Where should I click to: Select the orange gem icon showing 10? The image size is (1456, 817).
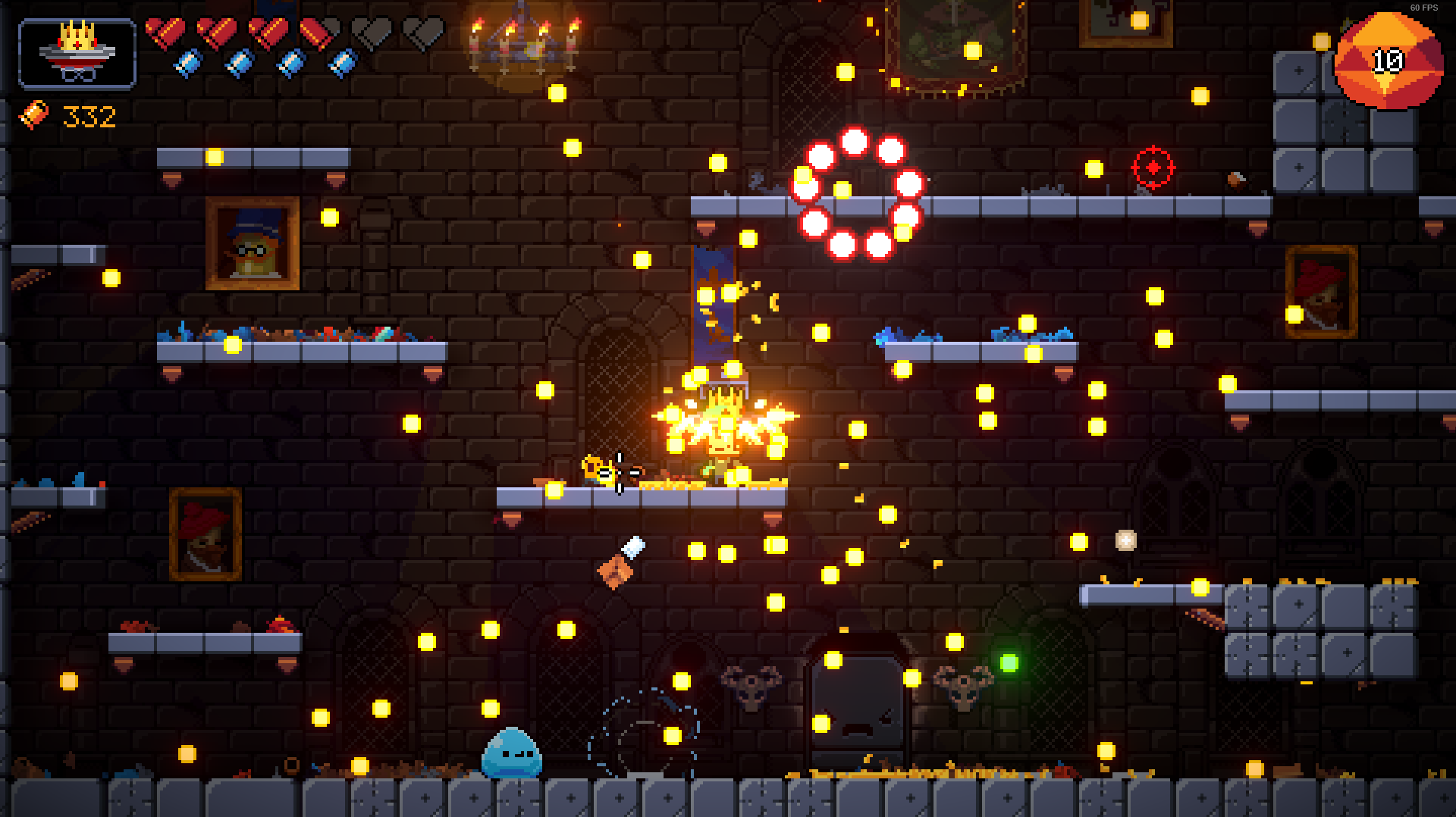[1388, 62]
